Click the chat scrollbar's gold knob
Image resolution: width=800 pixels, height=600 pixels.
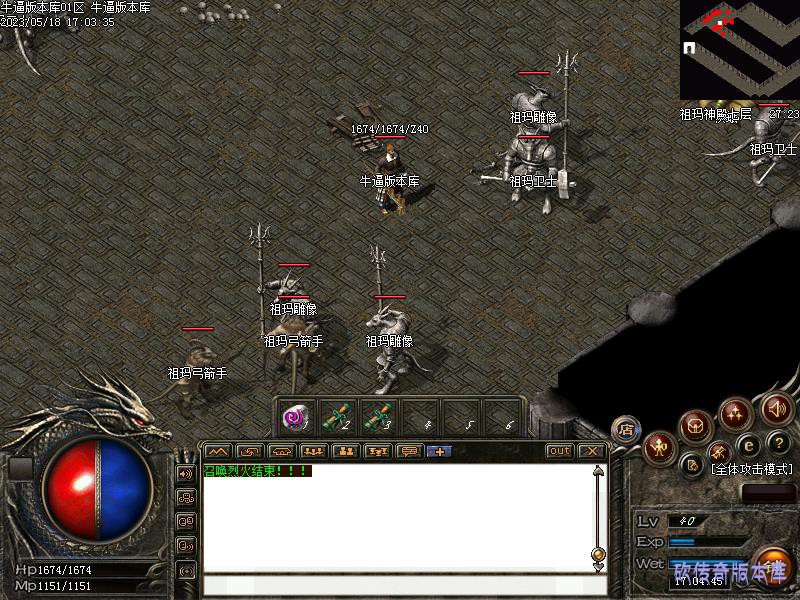coord(598,553)
